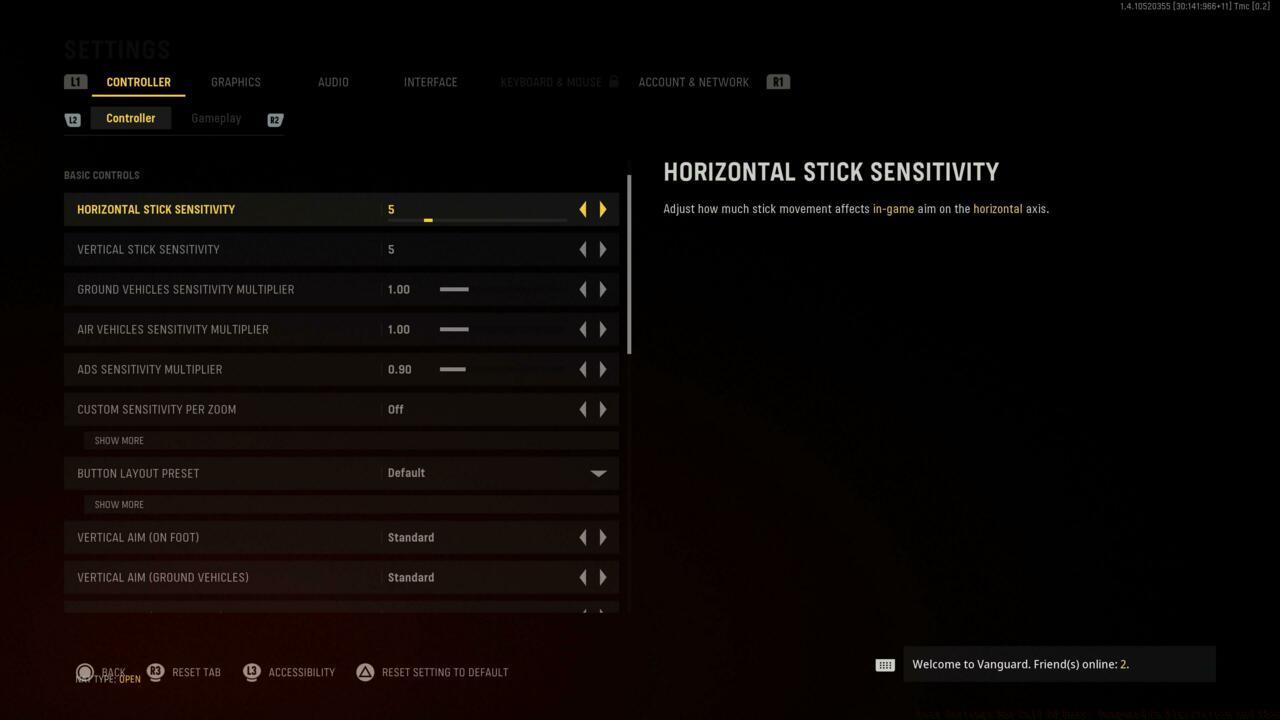Click the L1 shoulder button icon
1280x720 pixels.
tap(75, 81)
